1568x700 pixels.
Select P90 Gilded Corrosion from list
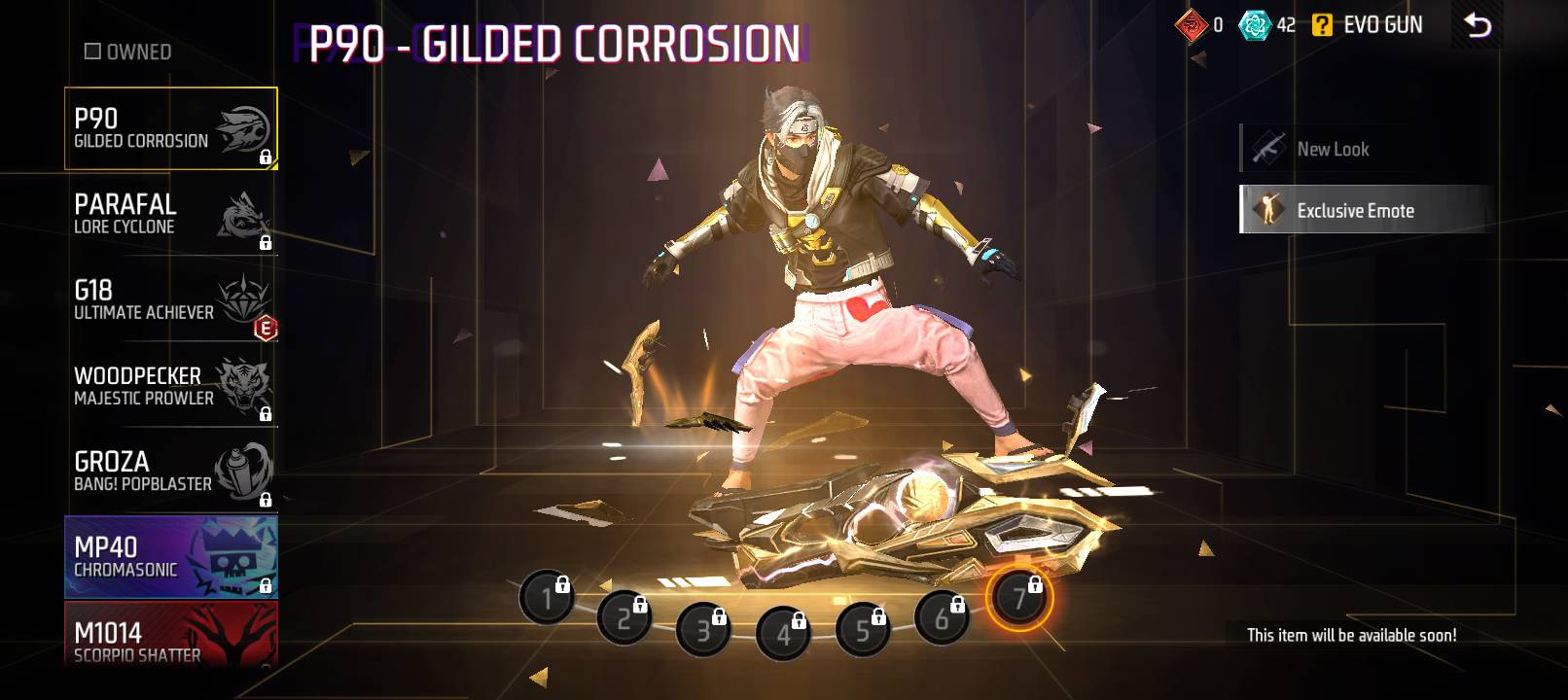point(170,128)
